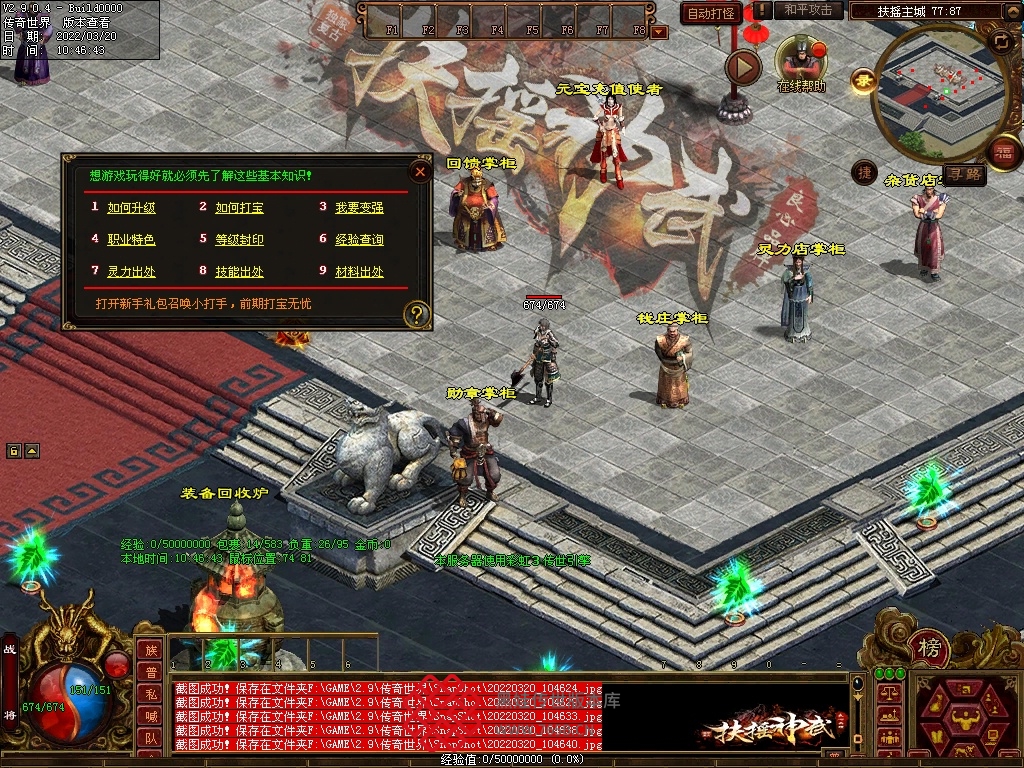Close the beginner knowledge guide panel
The width and height of the screenshot is (1024, 768).
(x=421, y=172)
